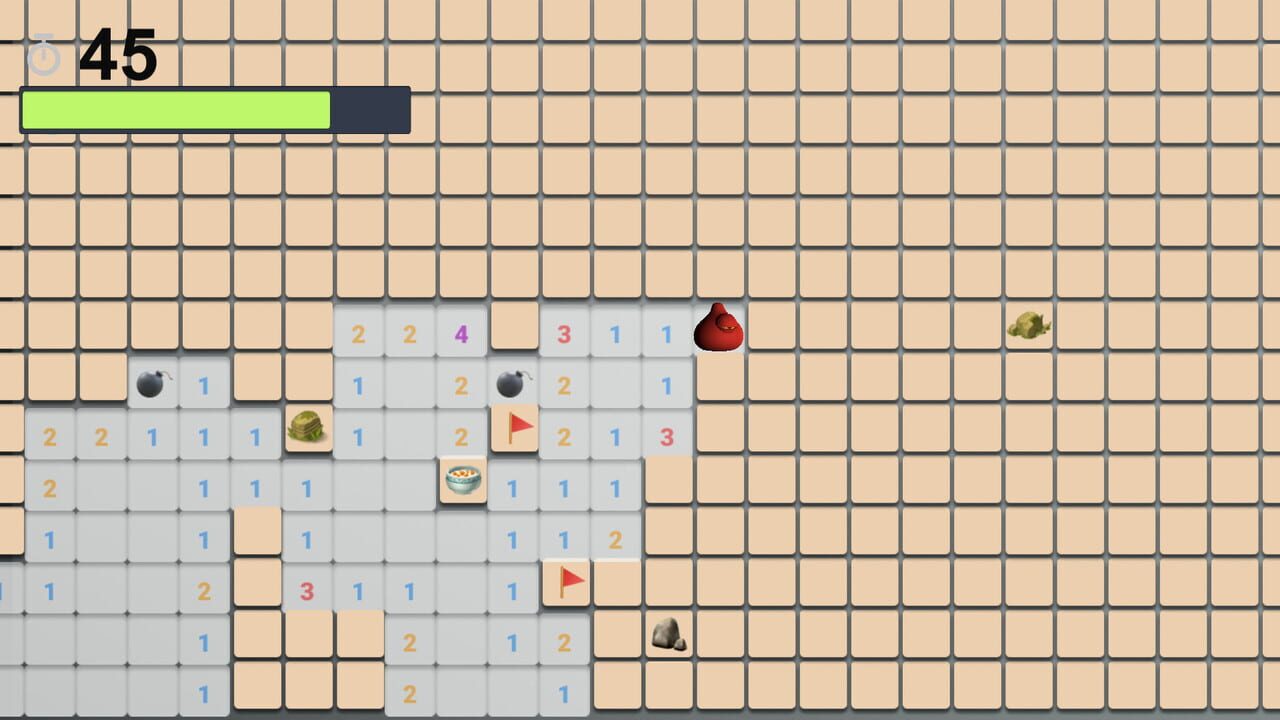Screen dimensions: 1280x720
Task: Click the blue 1 below the bottom flag
Action: pos(565,690)
